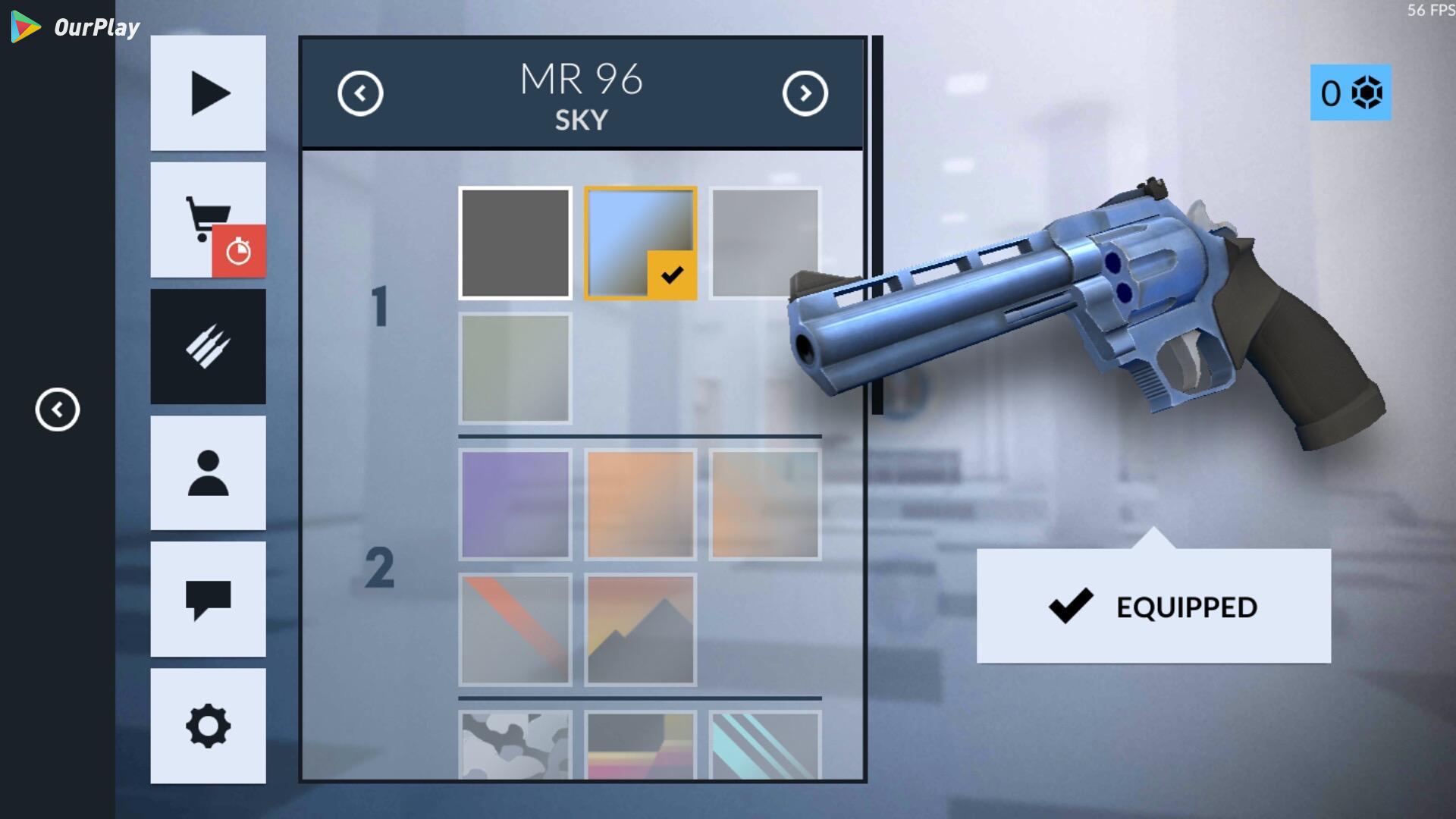Open the player profile menu
This screenshot has width=1456, height=819.
click(x=208, y=473)
